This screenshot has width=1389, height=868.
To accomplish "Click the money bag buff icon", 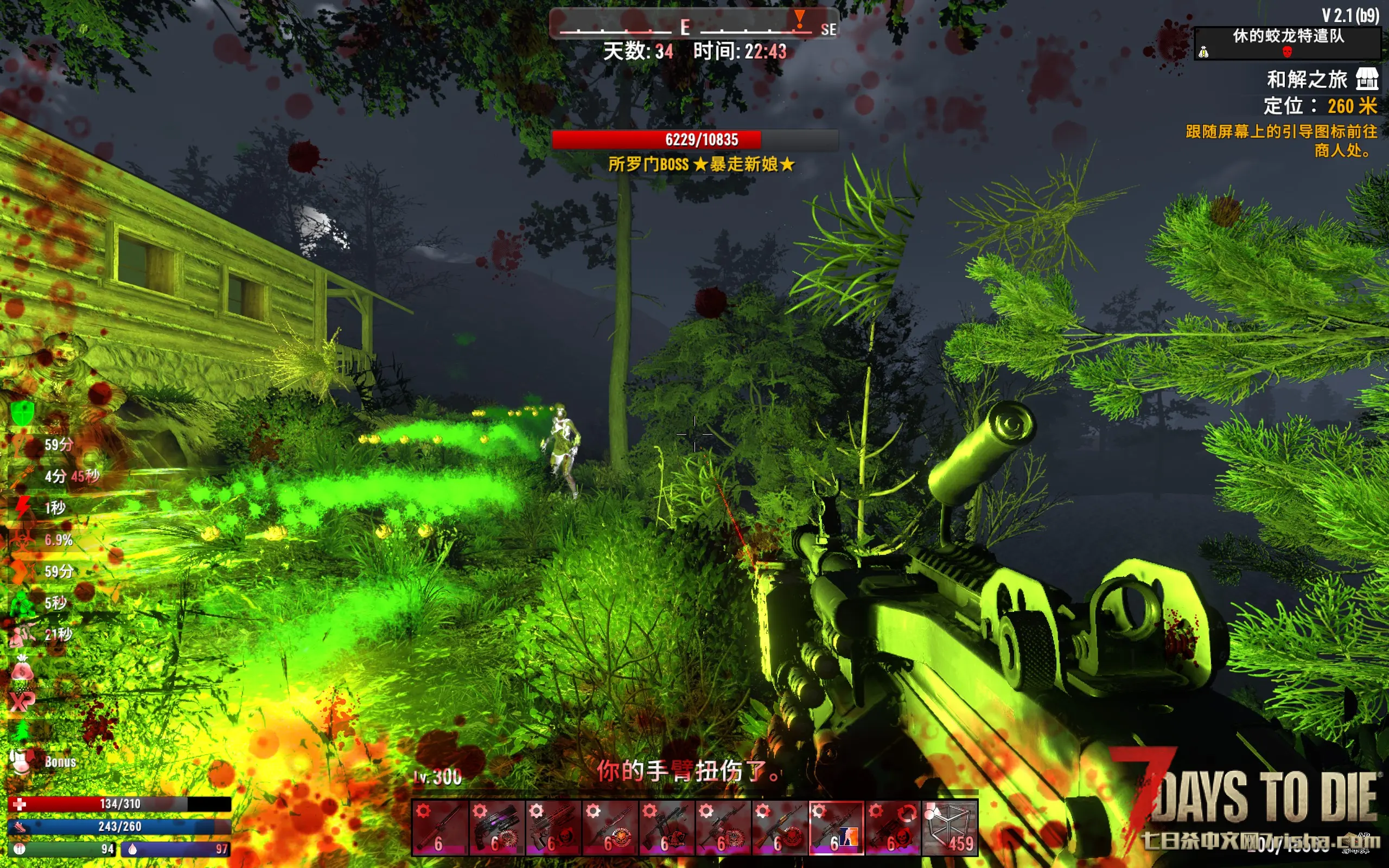I will click(22, 669).
